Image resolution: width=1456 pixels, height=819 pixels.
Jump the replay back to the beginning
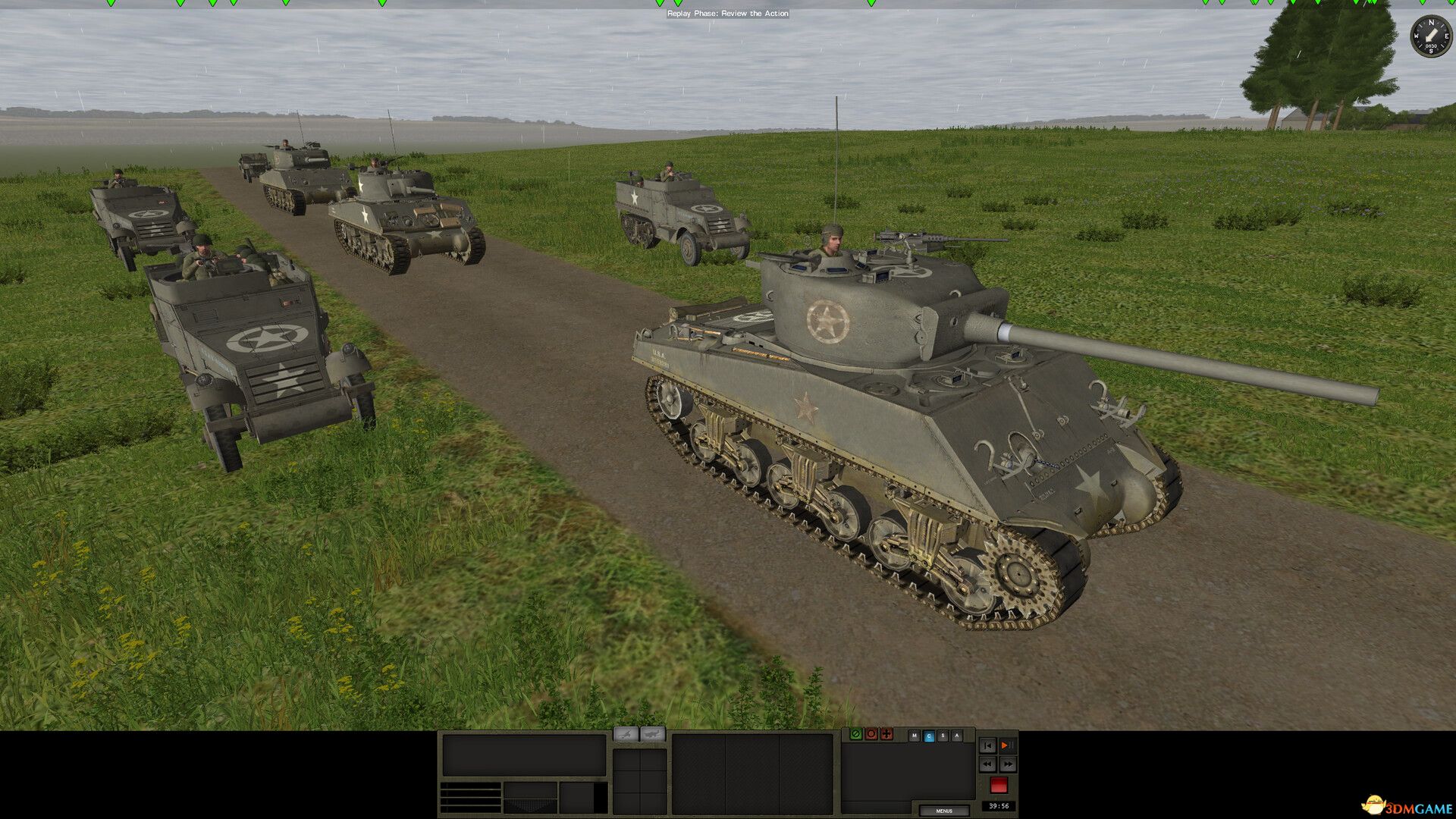tap(988, 745)
